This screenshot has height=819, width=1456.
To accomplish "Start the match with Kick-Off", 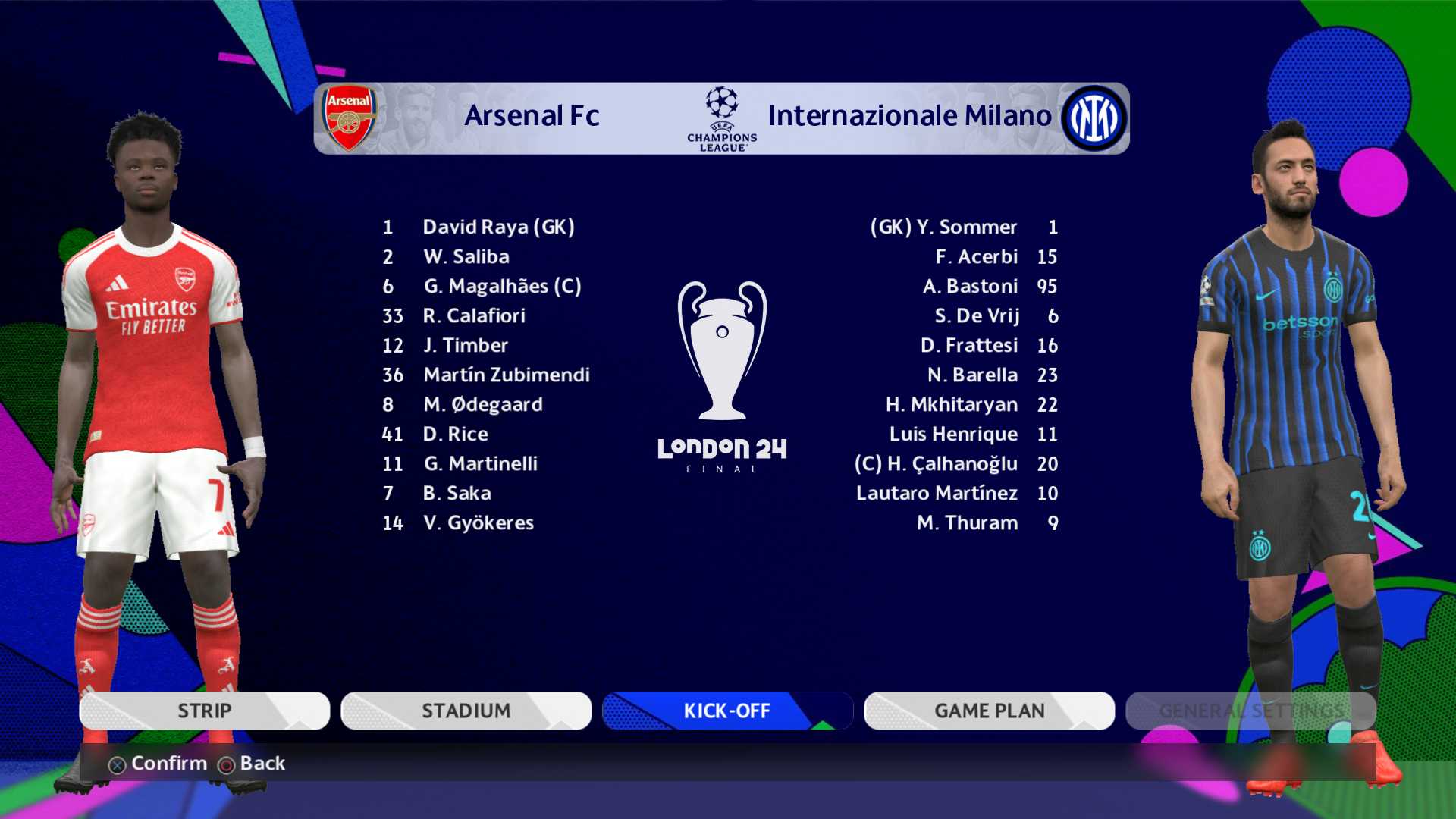I will 727,711.
